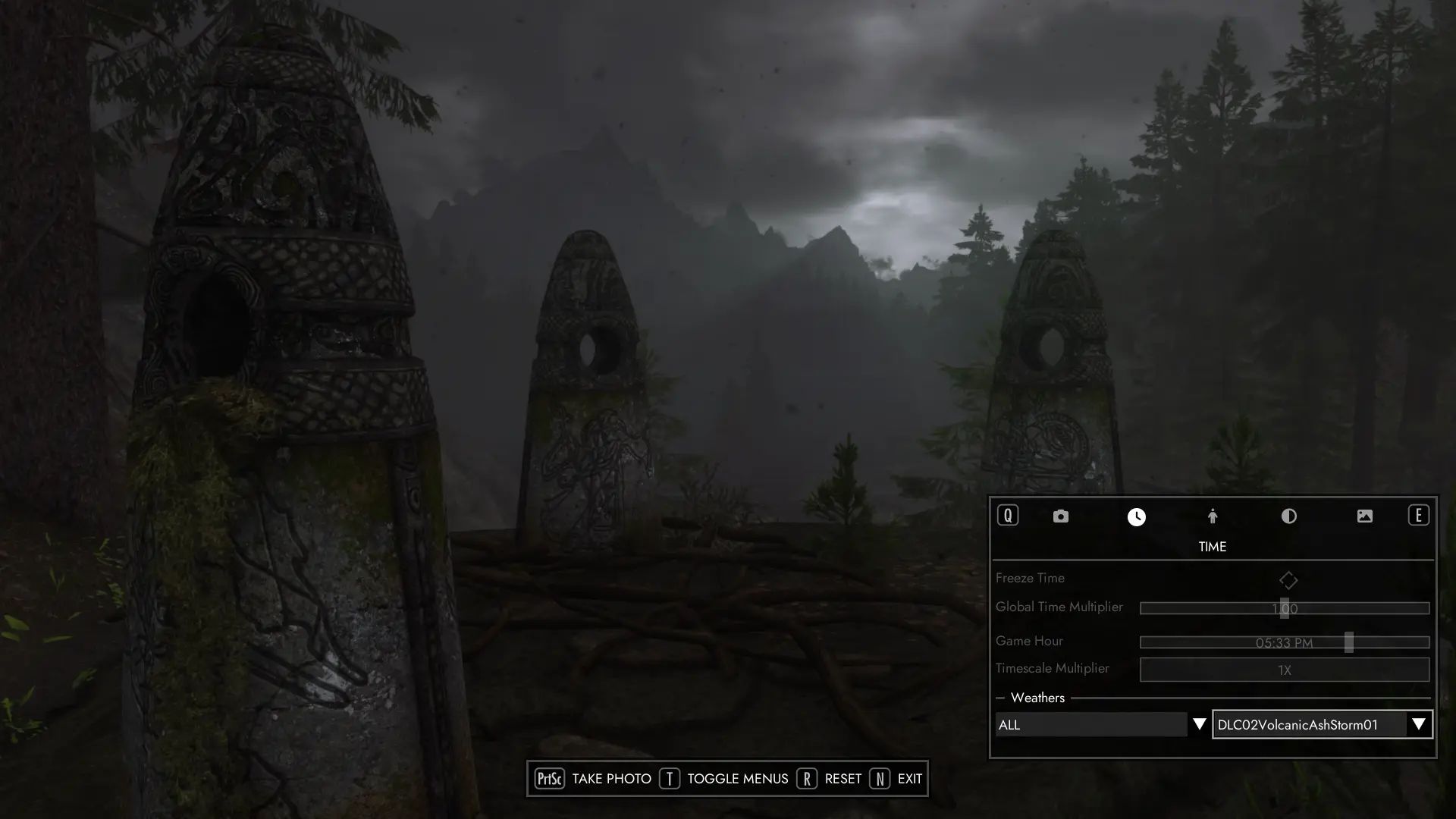
Task: Open the Camera tab icon
Action: (1060, 516)
